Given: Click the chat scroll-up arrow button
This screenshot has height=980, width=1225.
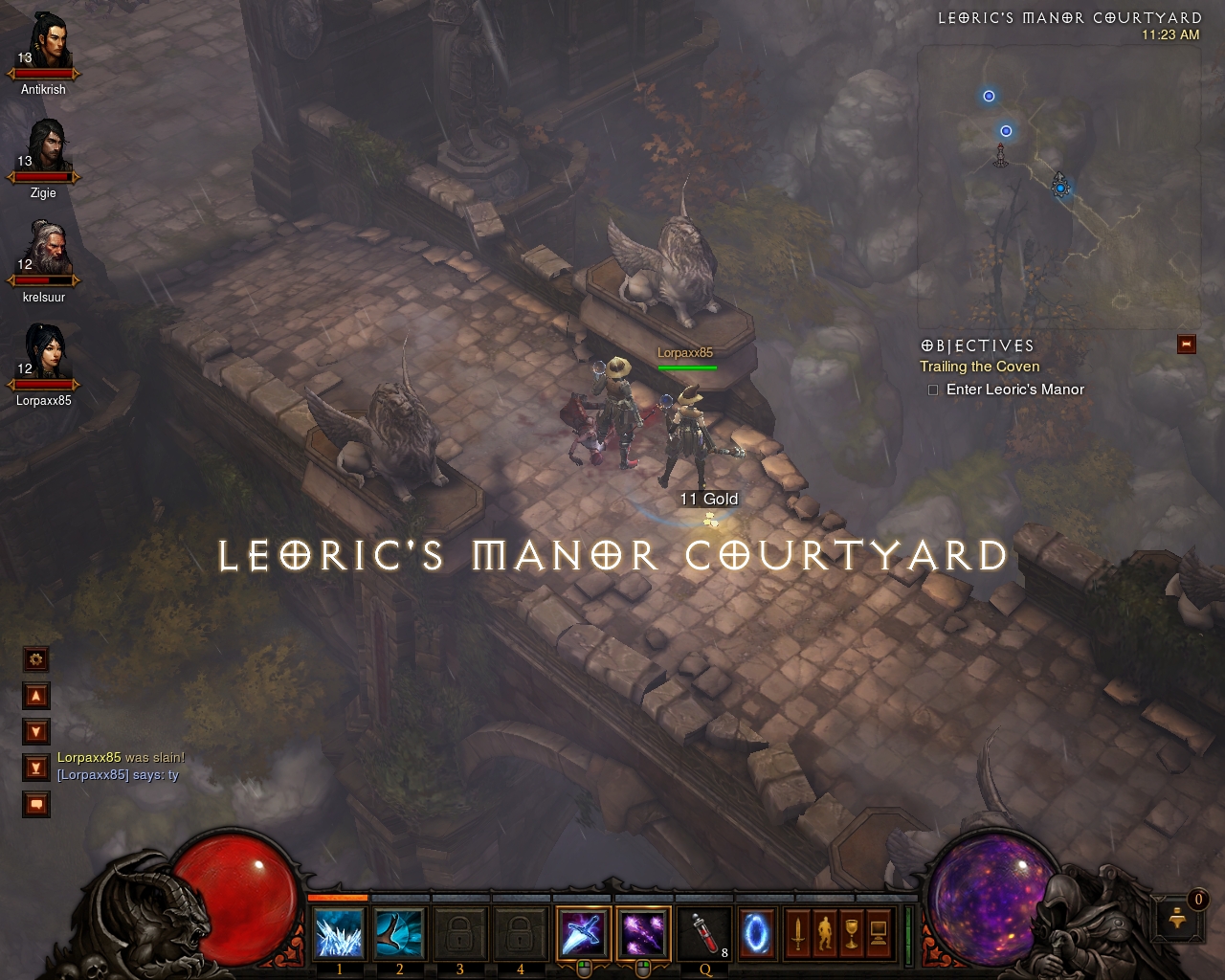Looking at the screenshot, I should click(x=36, y=696).
